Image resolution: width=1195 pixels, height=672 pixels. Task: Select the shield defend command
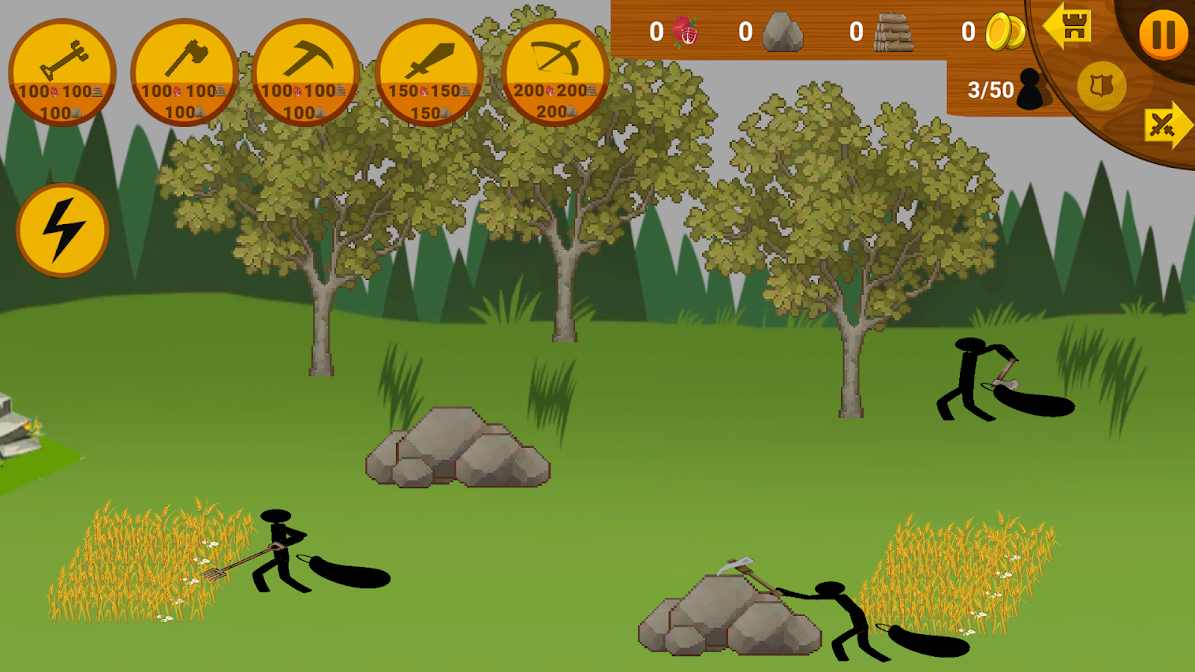[1101, 86]
